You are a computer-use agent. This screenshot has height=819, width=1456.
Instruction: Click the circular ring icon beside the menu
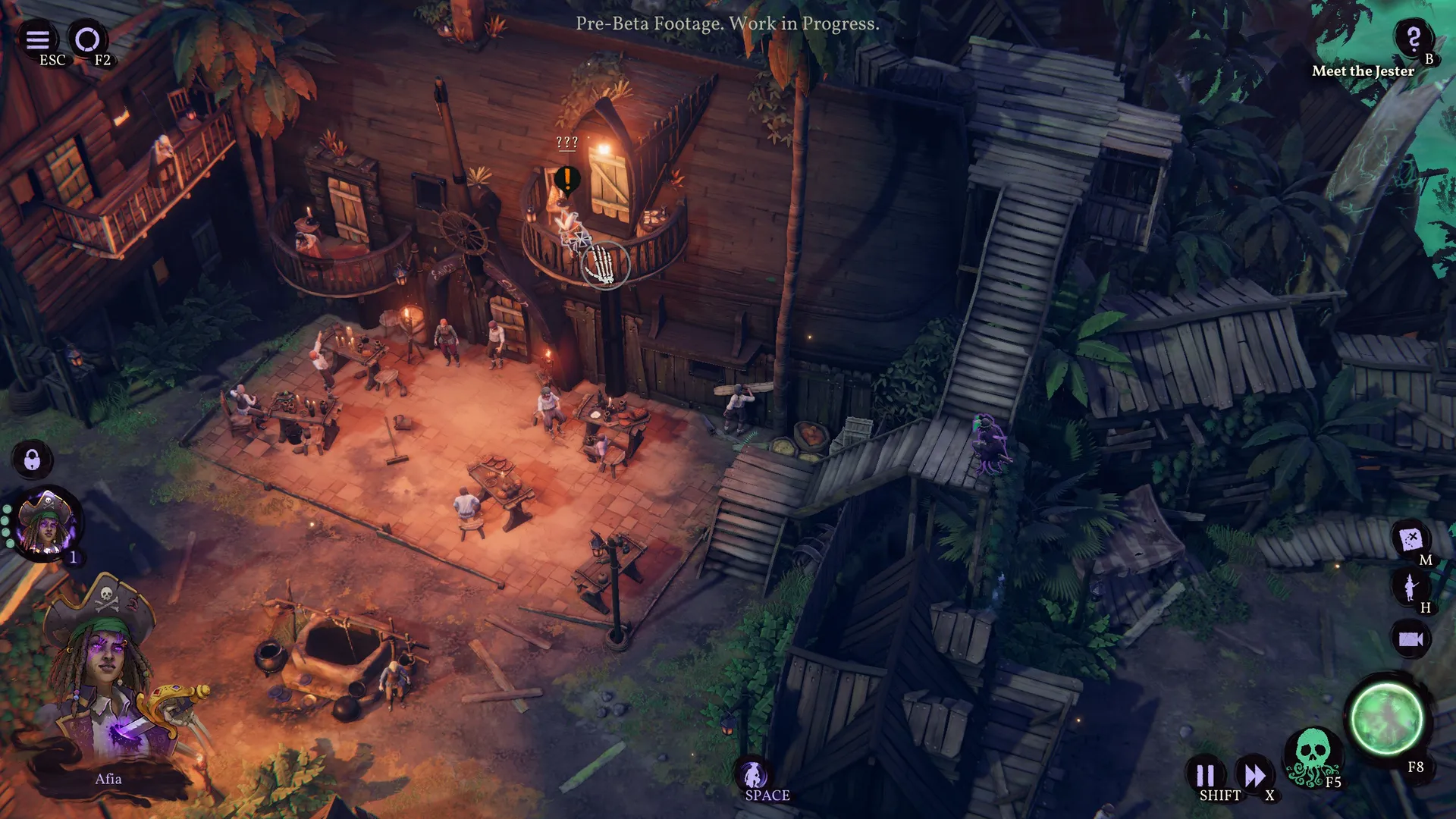(88, 39)
